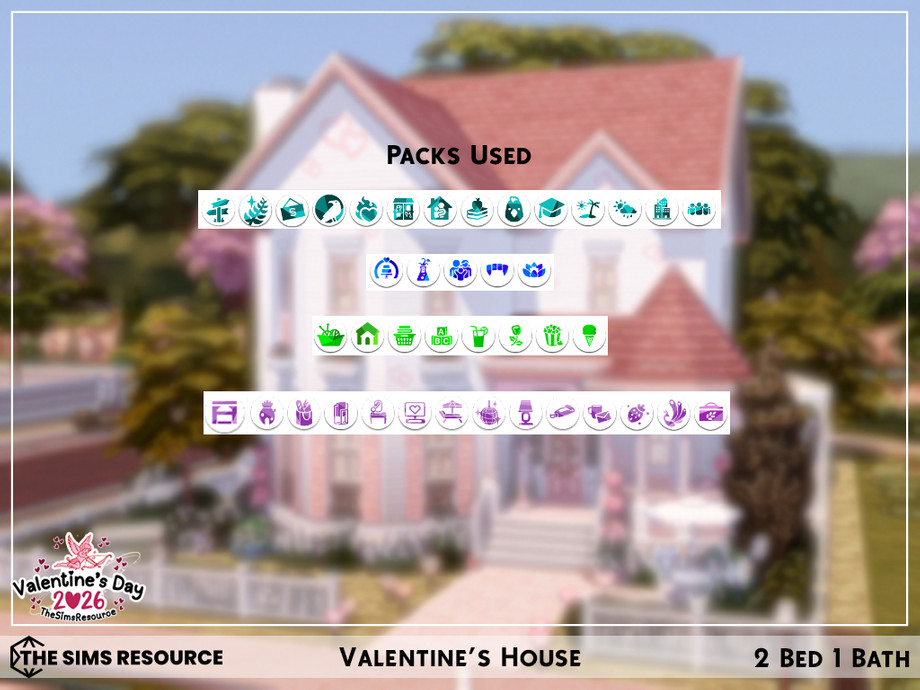Choose the lotus flower pack icon
The height and width of the screenshot is (690, 920).
point(534,271)
